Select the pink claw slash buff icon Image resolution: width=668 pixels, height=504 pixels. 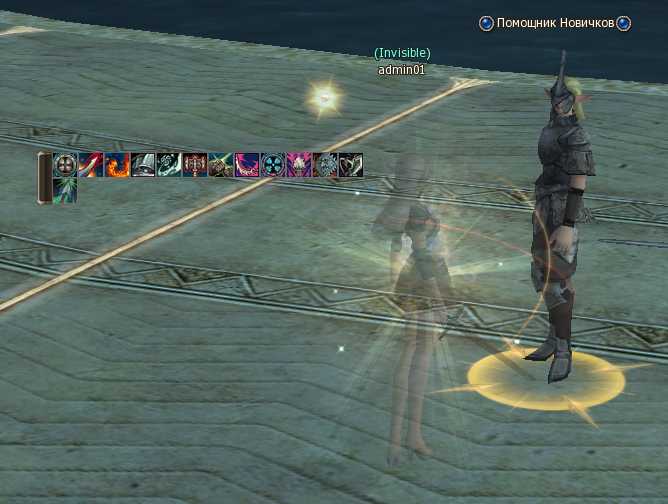[x=247, y=165]
